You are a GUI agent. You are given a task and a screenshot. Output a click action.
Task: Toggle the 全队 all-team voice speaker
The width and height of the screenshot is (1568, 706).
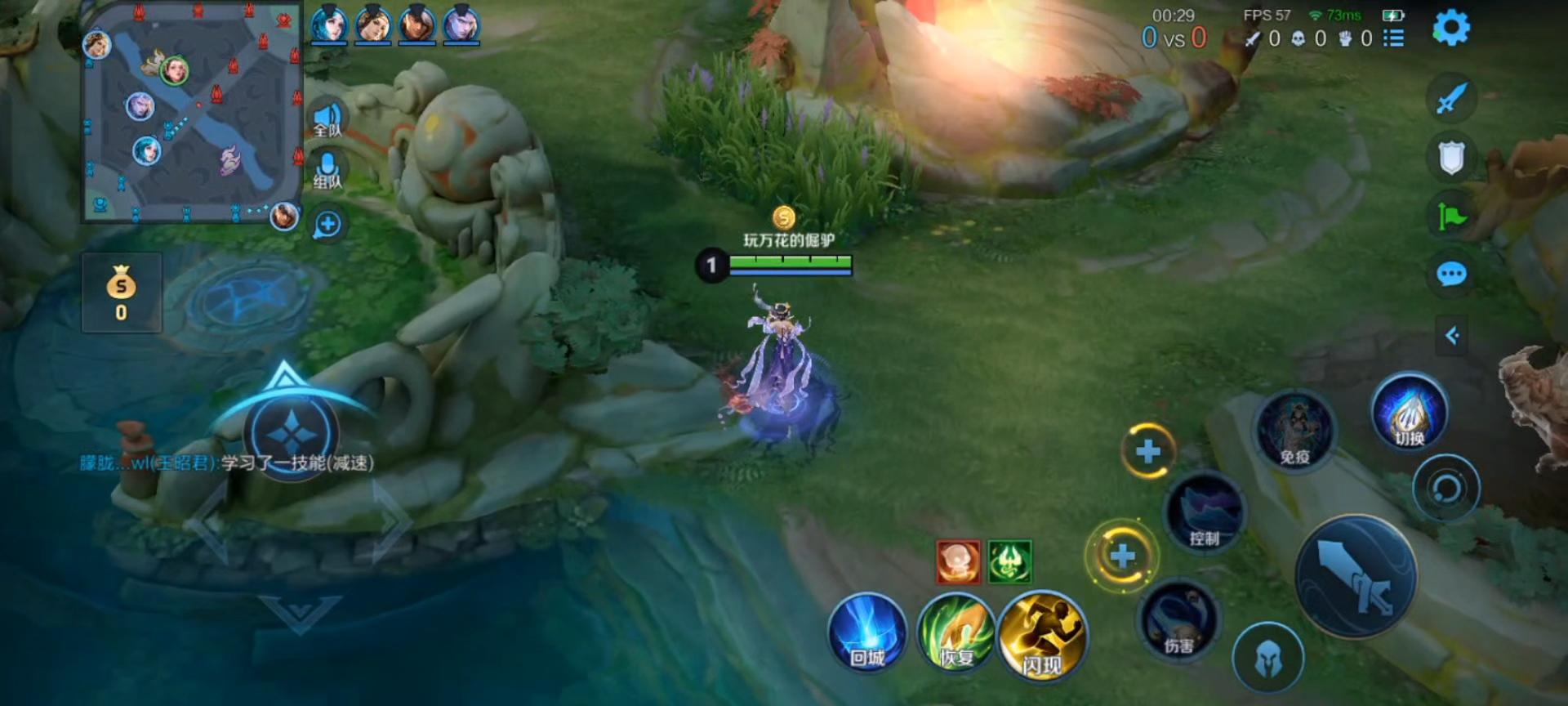328,119
